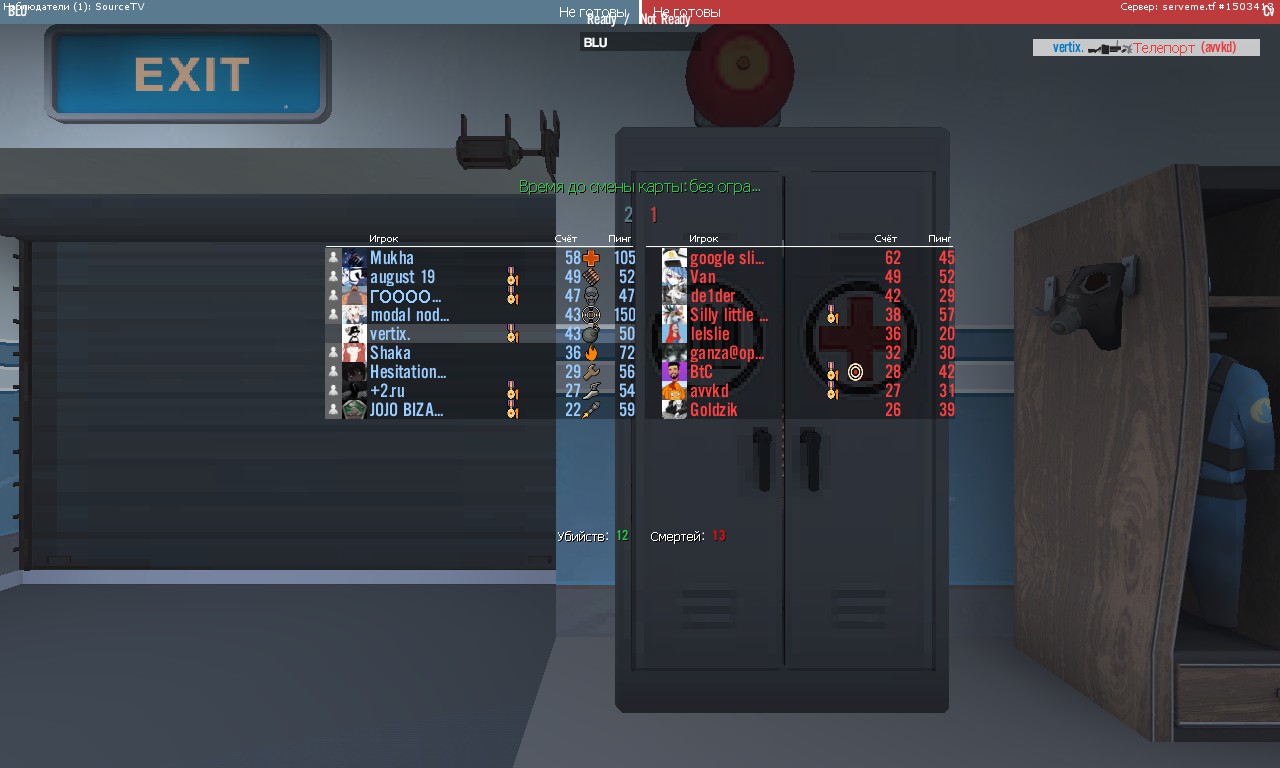
Task: Pick lelslie from the RED team
Action: pos(710,334)
